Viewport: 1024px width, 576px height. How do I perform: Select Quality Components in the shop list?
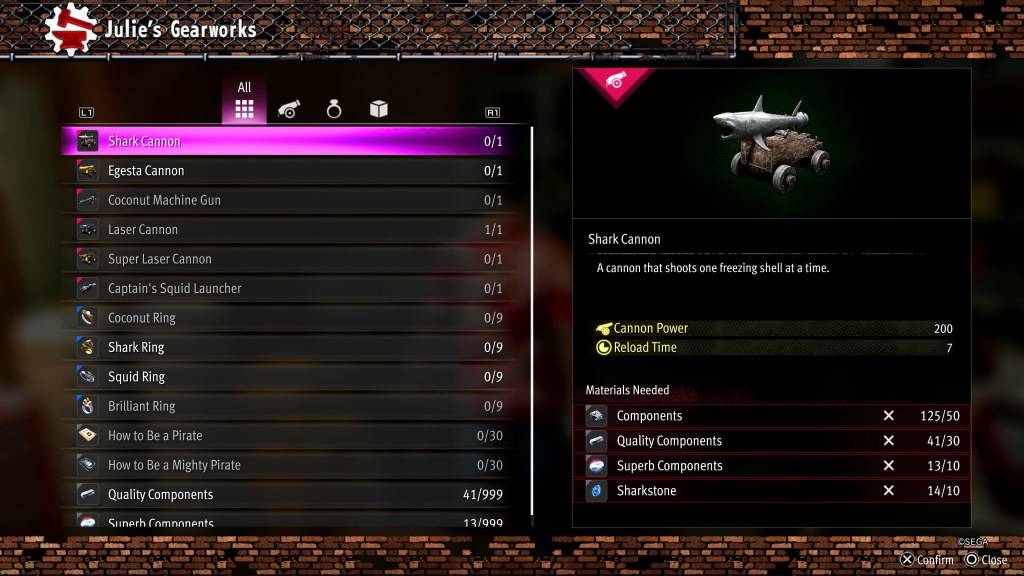290,495
